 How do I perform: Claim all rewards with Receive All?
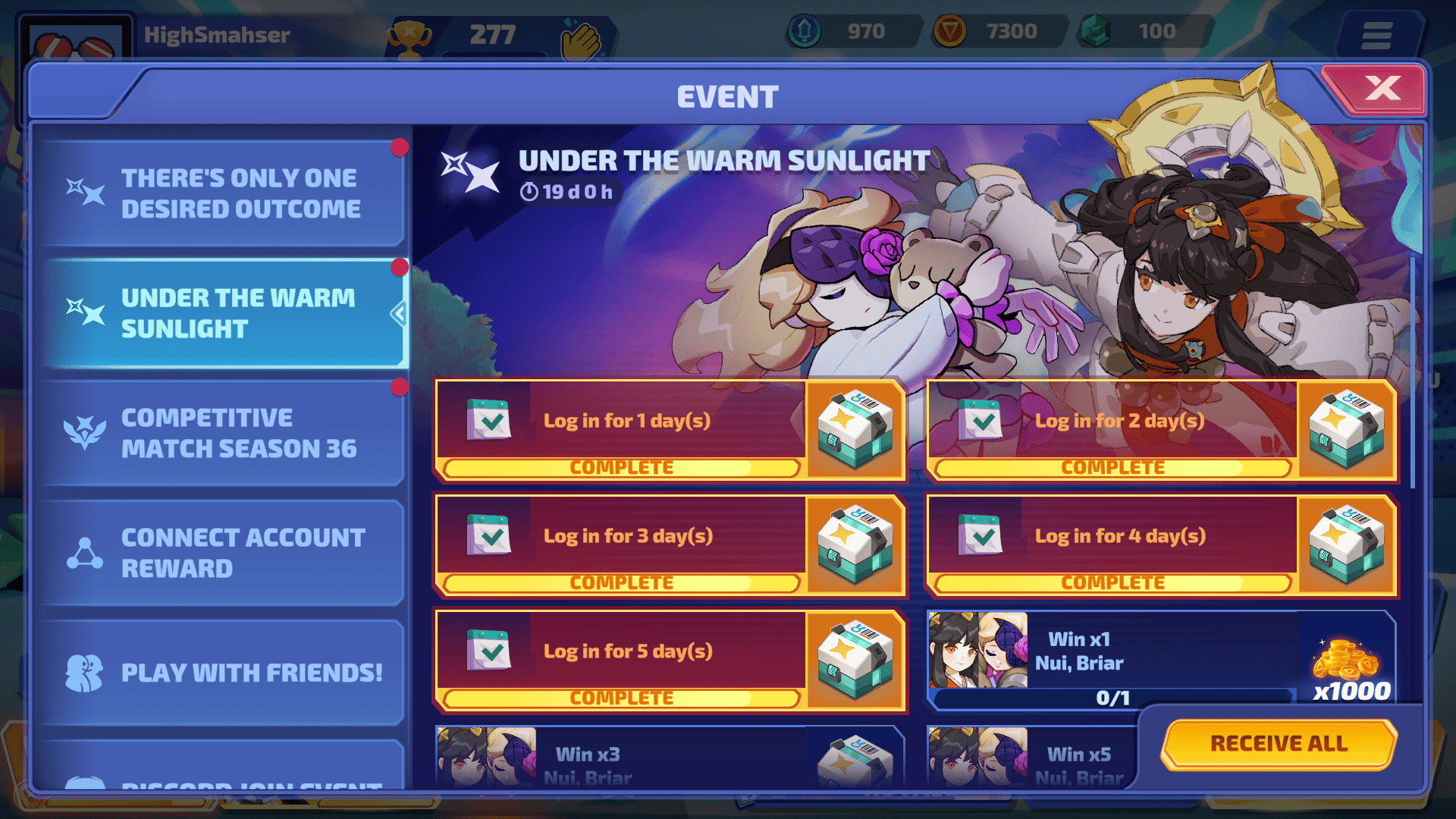click(1279, 743)
